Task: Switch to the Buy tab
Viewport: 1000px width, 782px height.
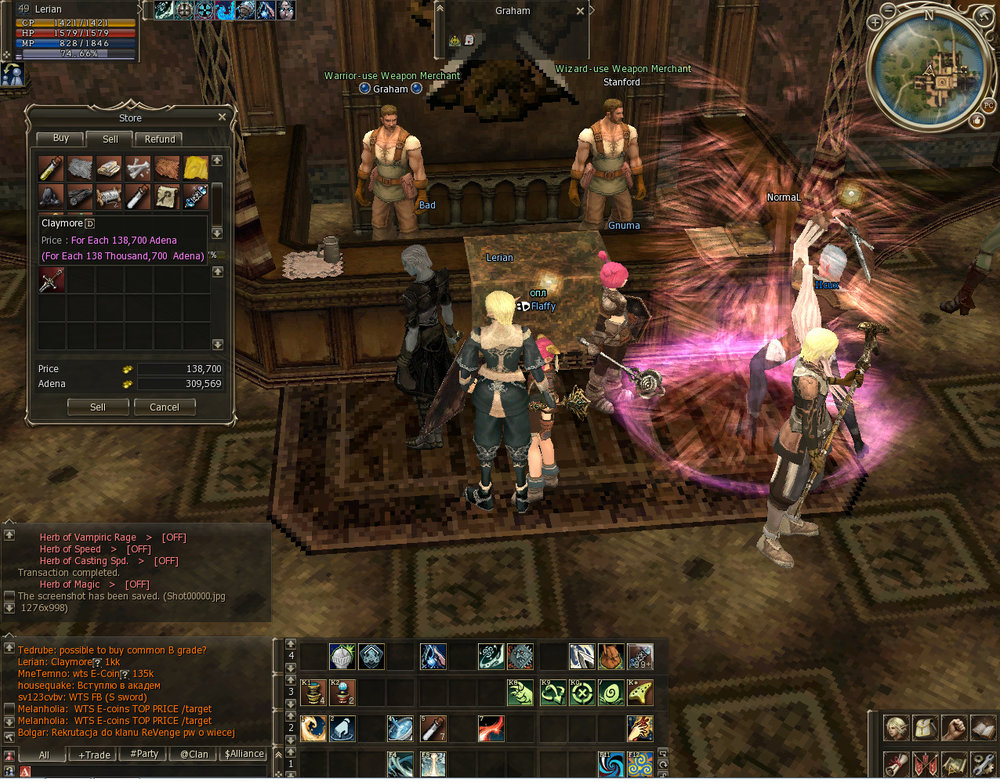Action: [60, 139]
